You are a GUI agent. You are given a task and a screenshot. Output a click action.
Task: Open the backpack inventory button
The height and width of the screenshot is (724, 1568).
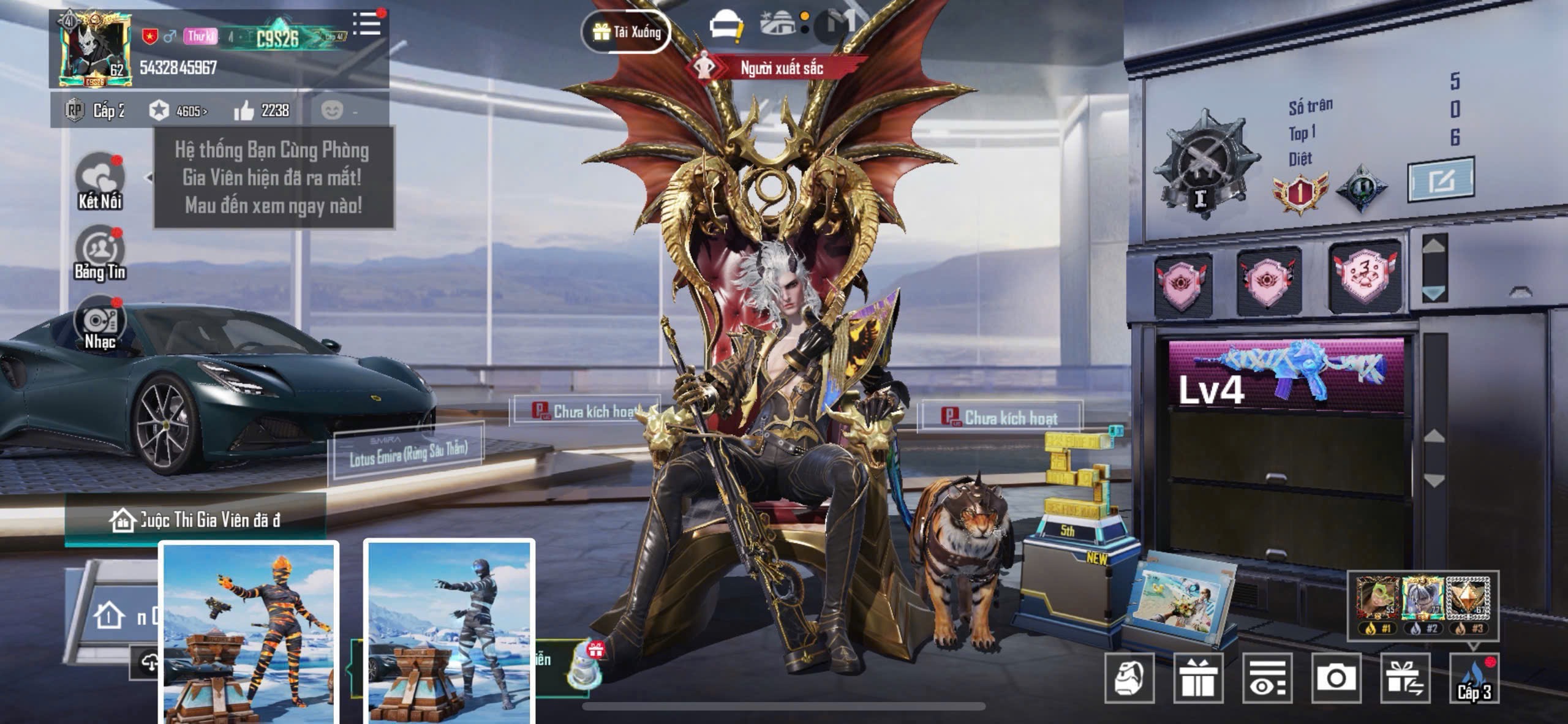pos(1129,677)
